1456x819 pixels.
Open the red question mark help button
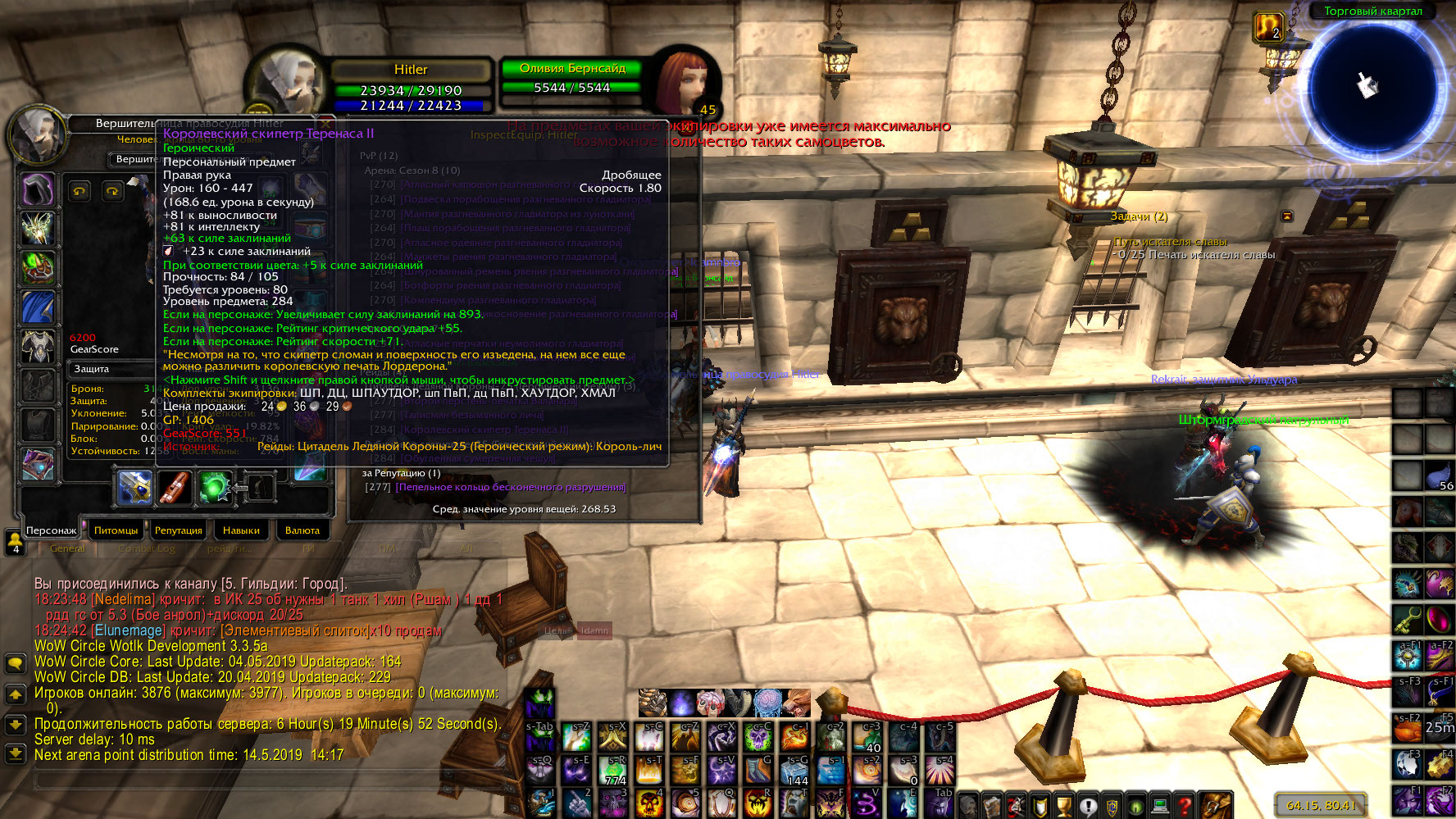[x=1185, y=805]
